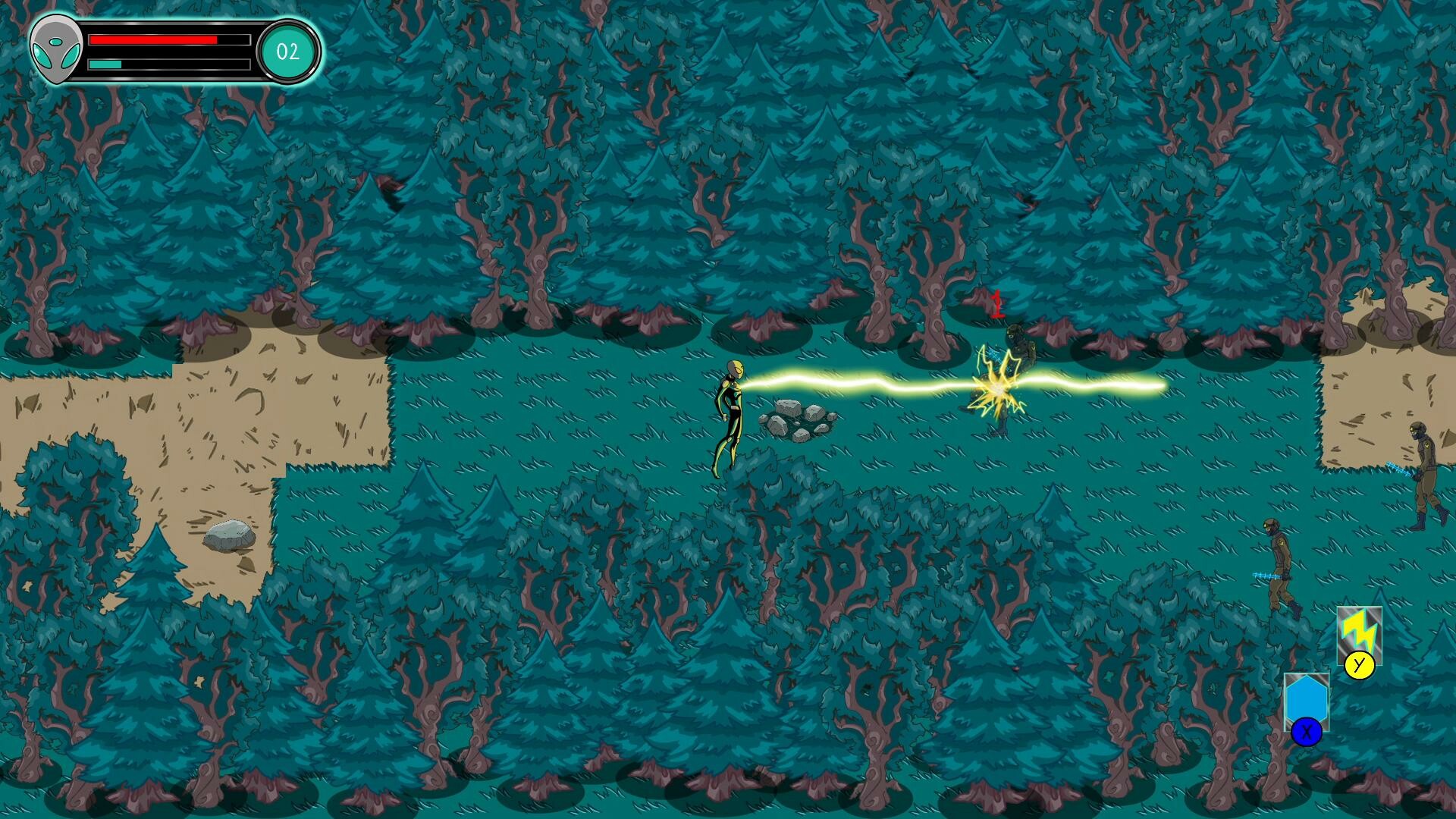This screenshot has width=1456, height=819.
Task: Click the enemy at the far right edge
Action: point(1424,466)
